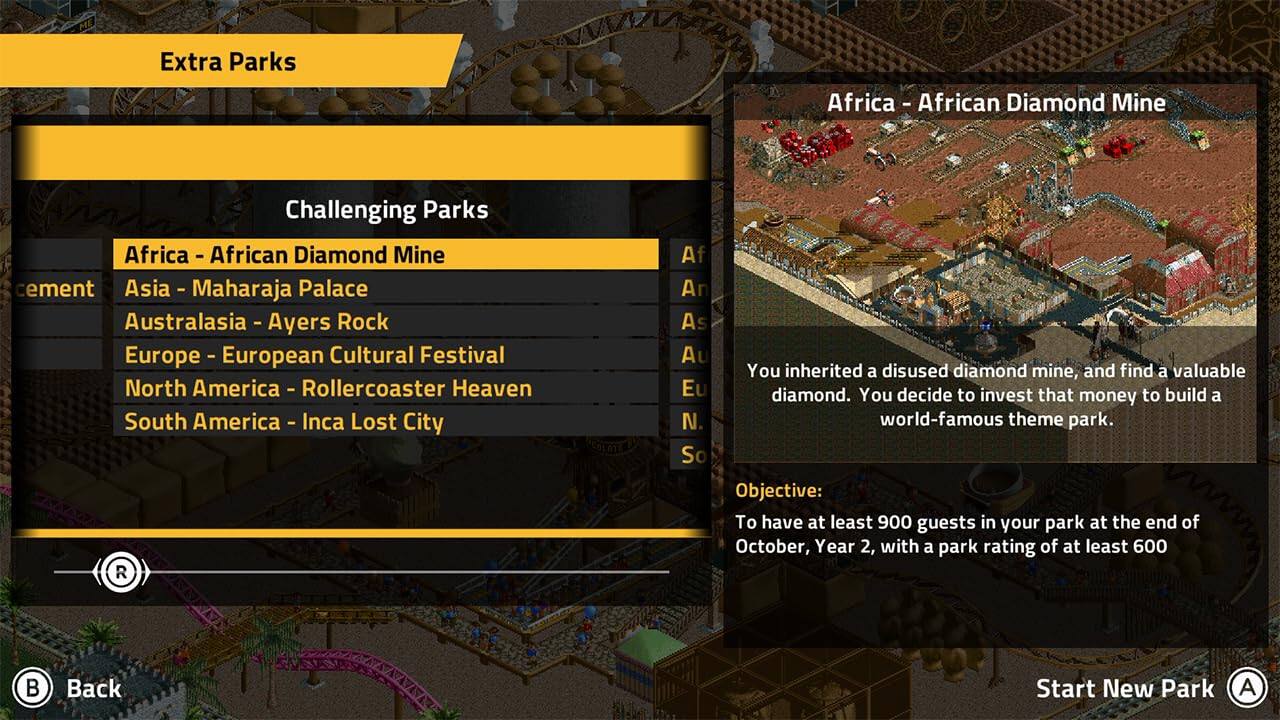Click the partially visible 'cement' scenario on the left
Viewport: 1280px width, 720px height.
coord(56,288)
